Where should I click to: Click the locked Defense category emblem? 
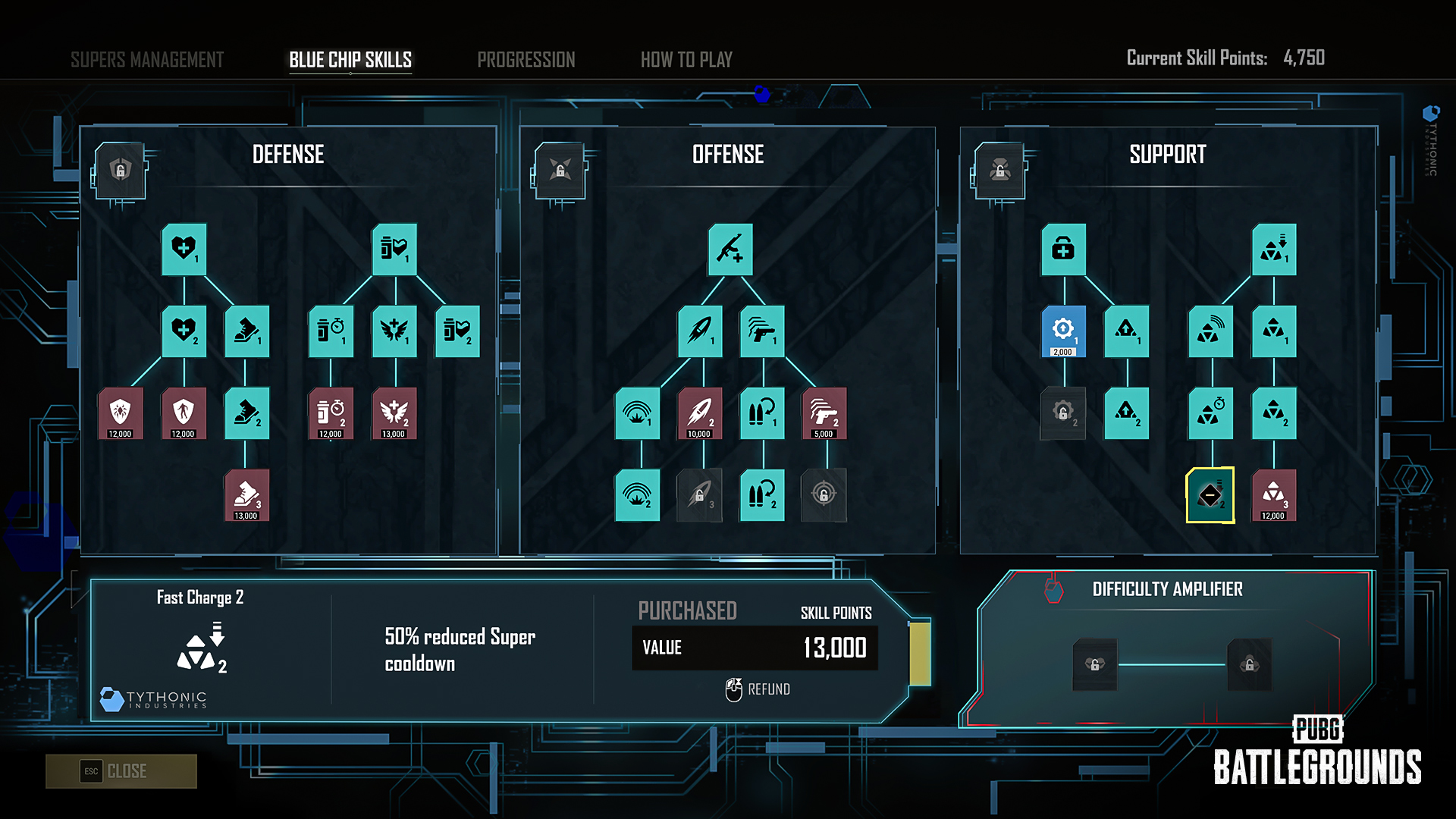pos(121,171)
